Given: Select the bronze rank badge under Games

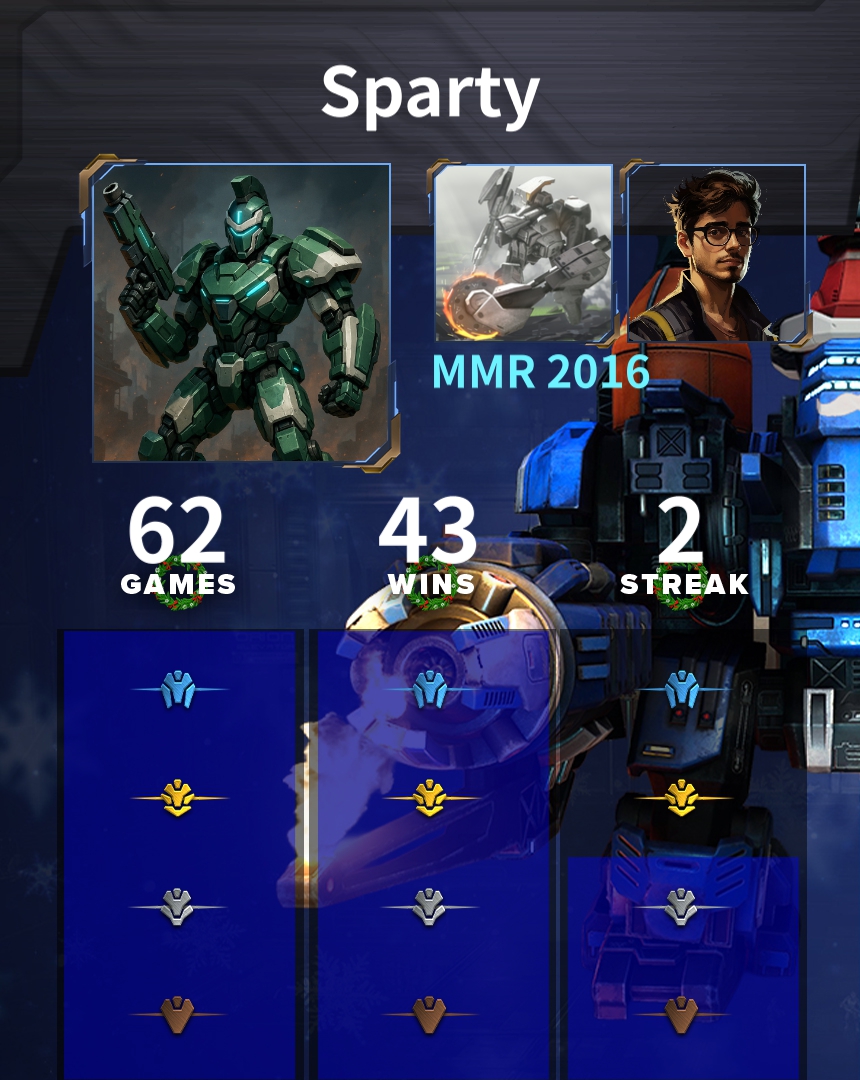Looking at the screenshot, I should click(x=178, y=1014).
